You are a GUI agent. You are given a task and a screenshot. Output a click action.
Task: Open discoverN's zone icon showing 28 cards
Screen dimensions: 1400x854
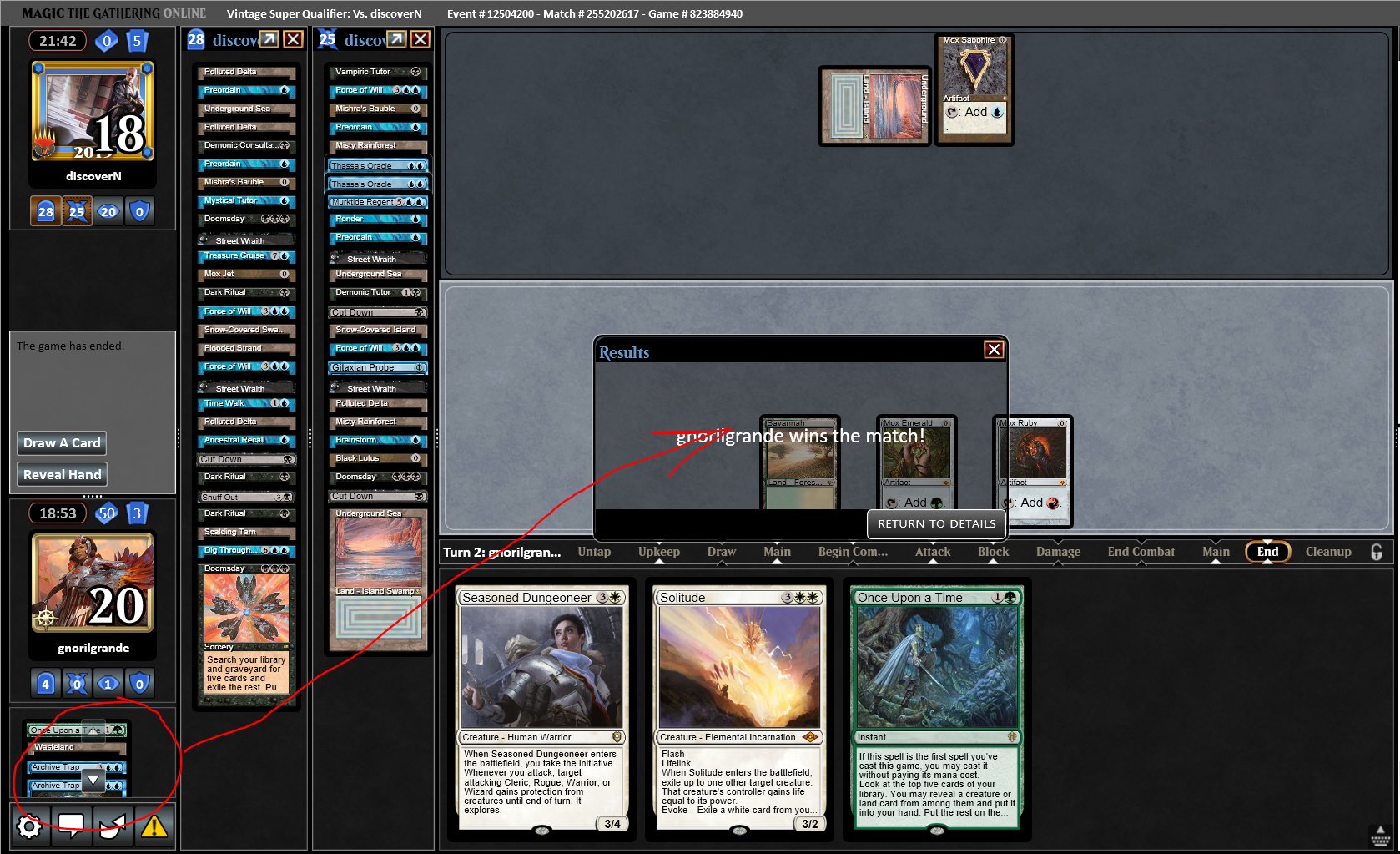tap(44, 211)
